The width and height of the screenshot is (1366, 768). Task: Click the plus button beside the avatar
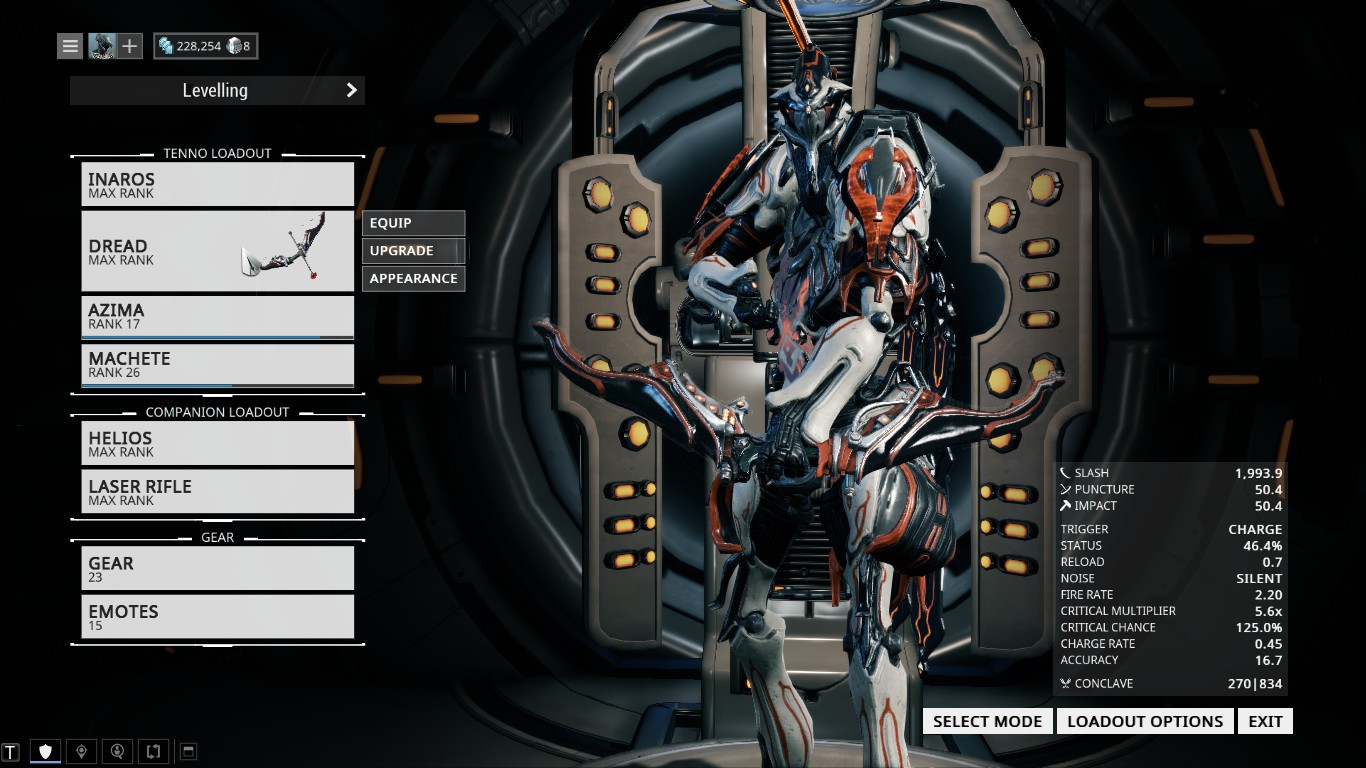click(x=130, y=46)
